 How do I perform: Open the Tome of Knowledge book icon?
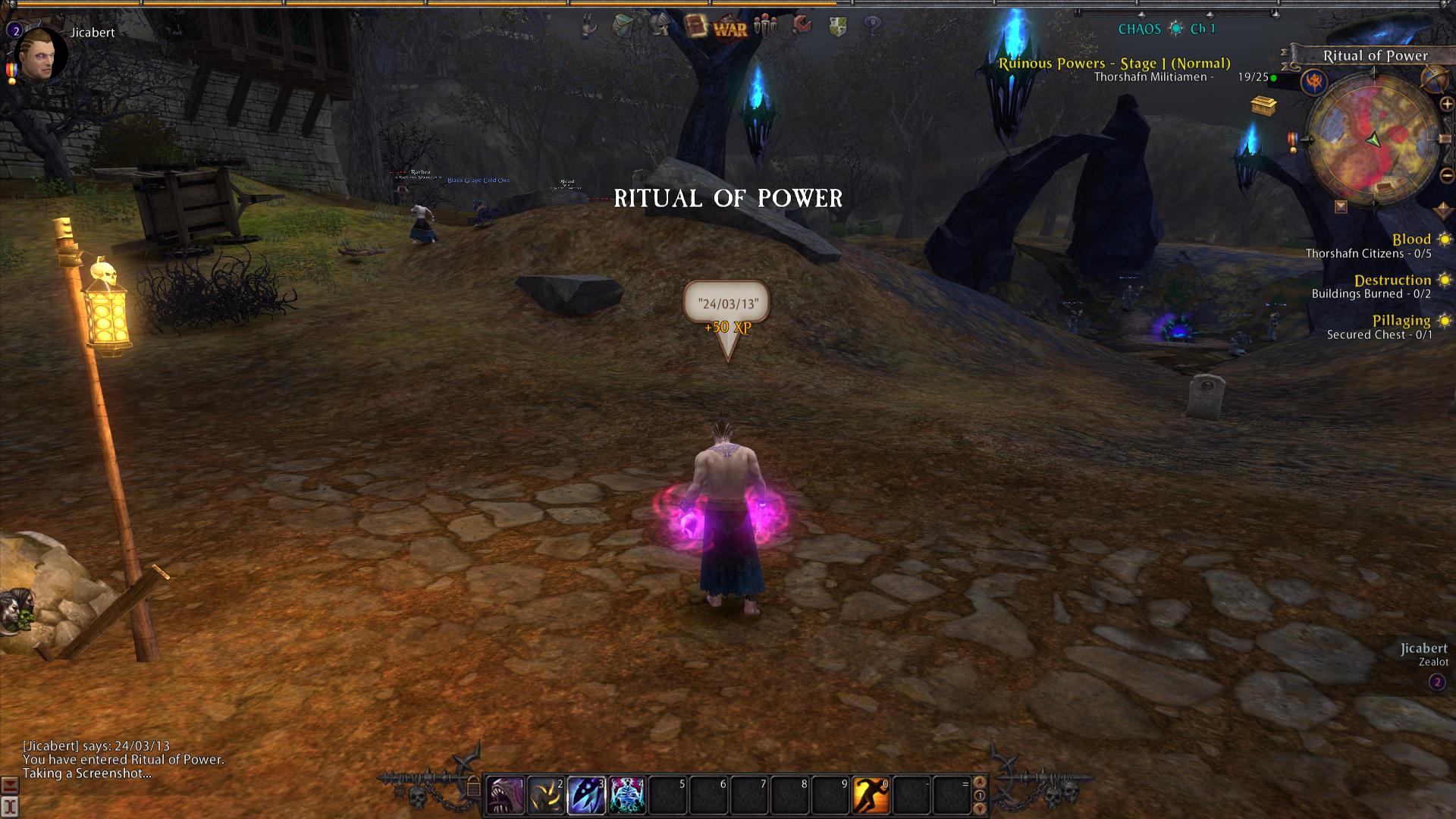tap(695, 27)
